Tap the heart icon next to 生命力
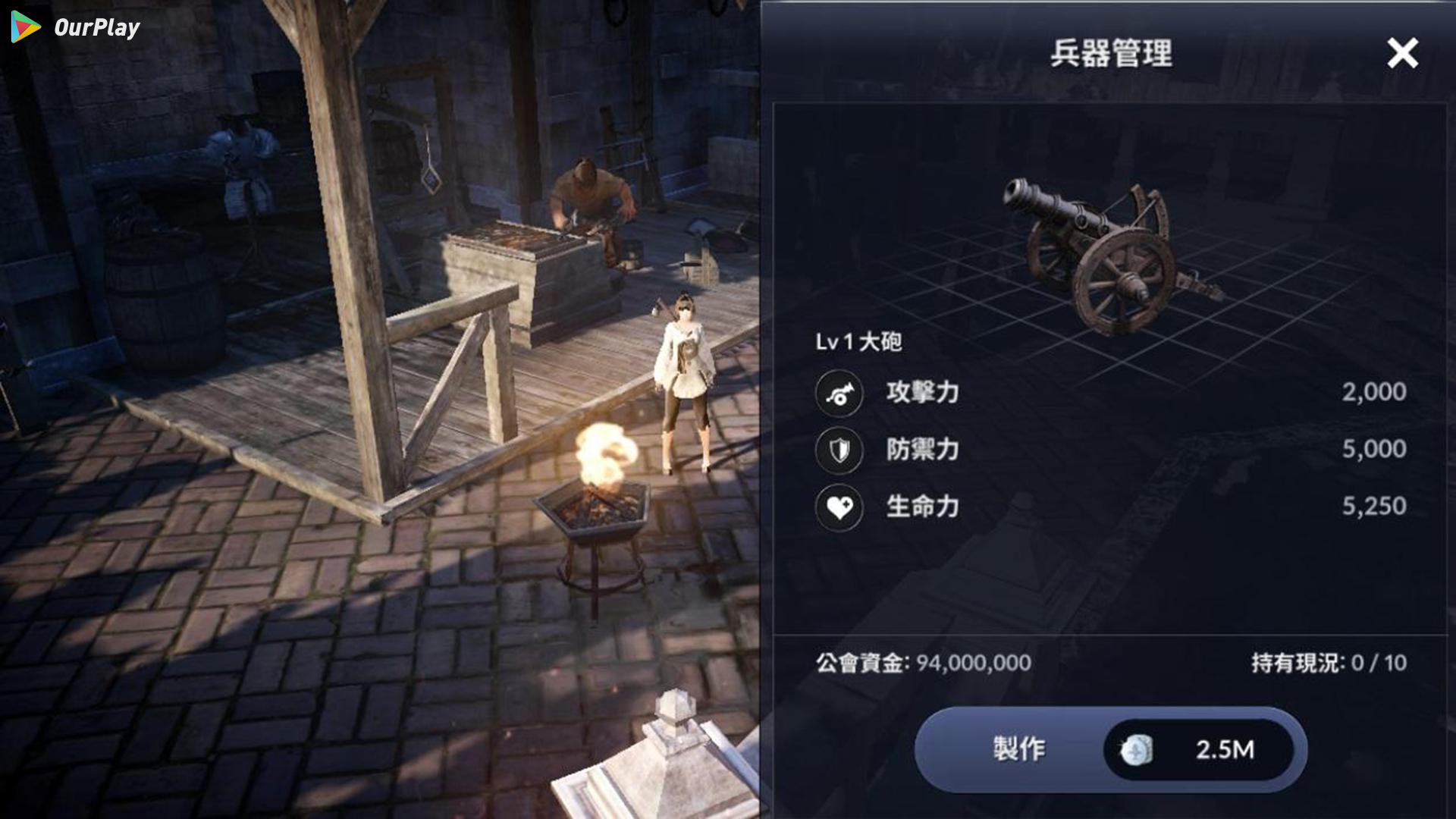This screenshot has width=1456, height=819. click(839, 506)
